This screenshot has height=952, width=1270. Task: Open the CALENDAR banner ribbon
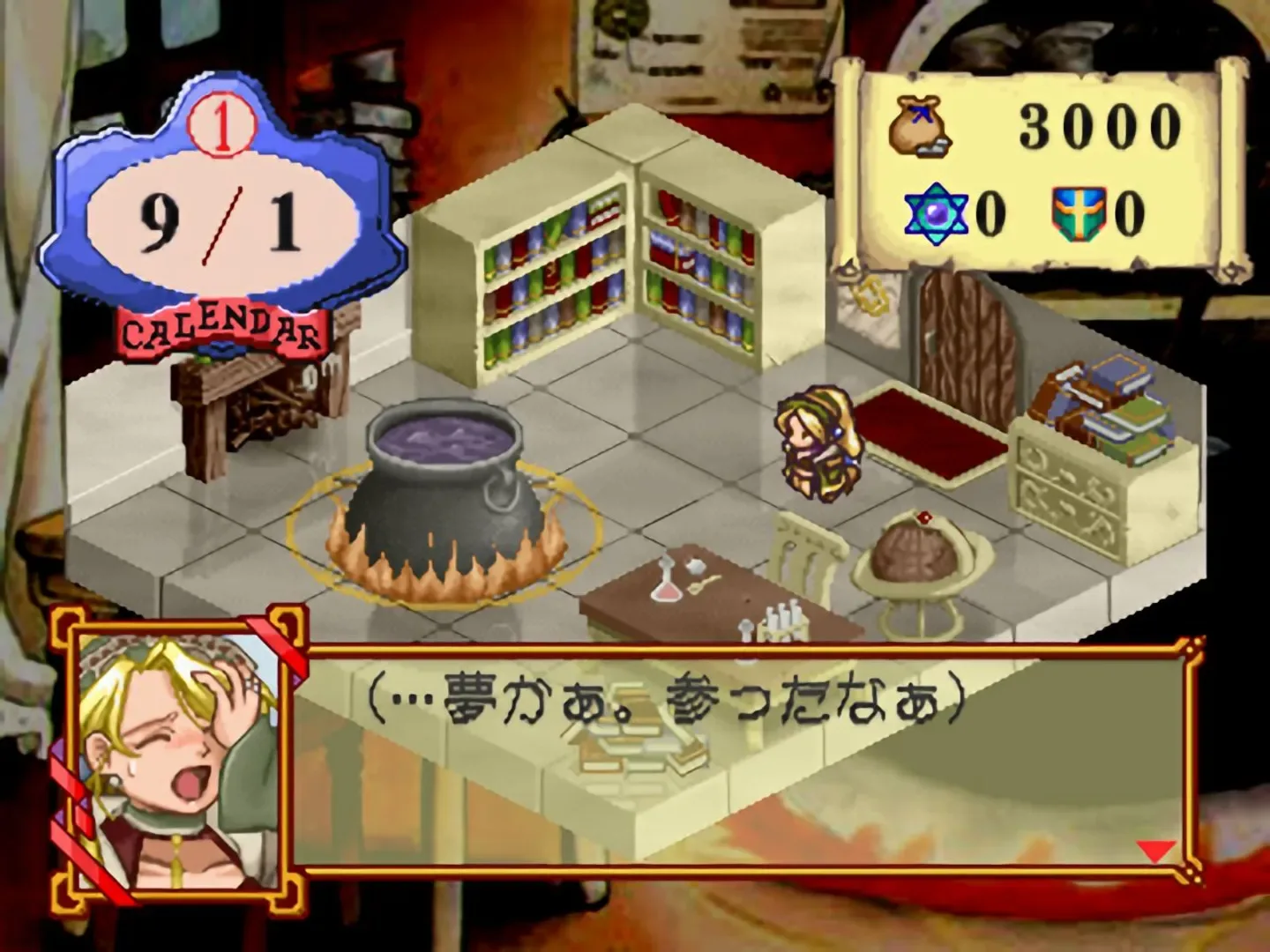tap(220, 331)
